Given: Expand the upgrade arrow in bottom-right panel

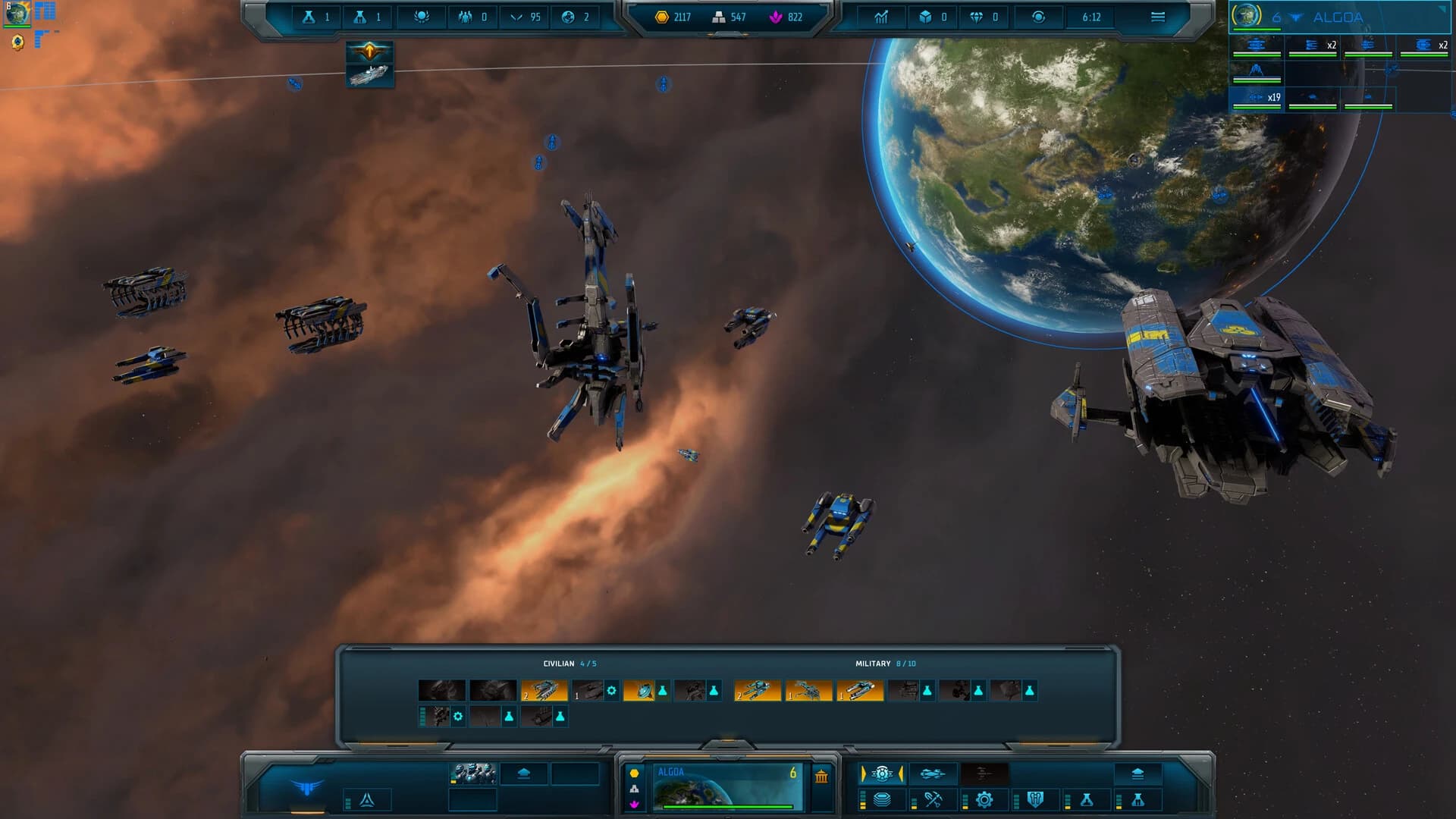Looking at the screenshot, I should pos(1138,773).
